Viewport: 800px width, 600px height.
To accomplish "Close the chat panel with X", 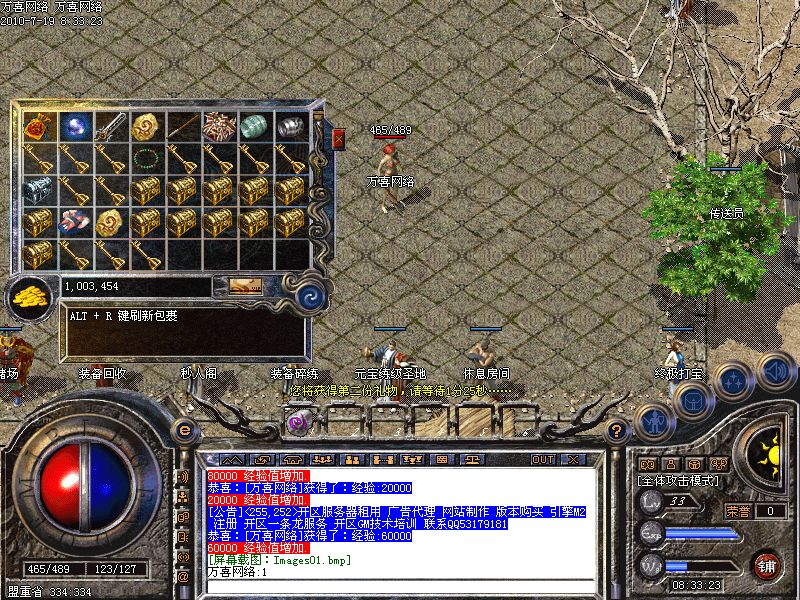I will click(573, 459).
